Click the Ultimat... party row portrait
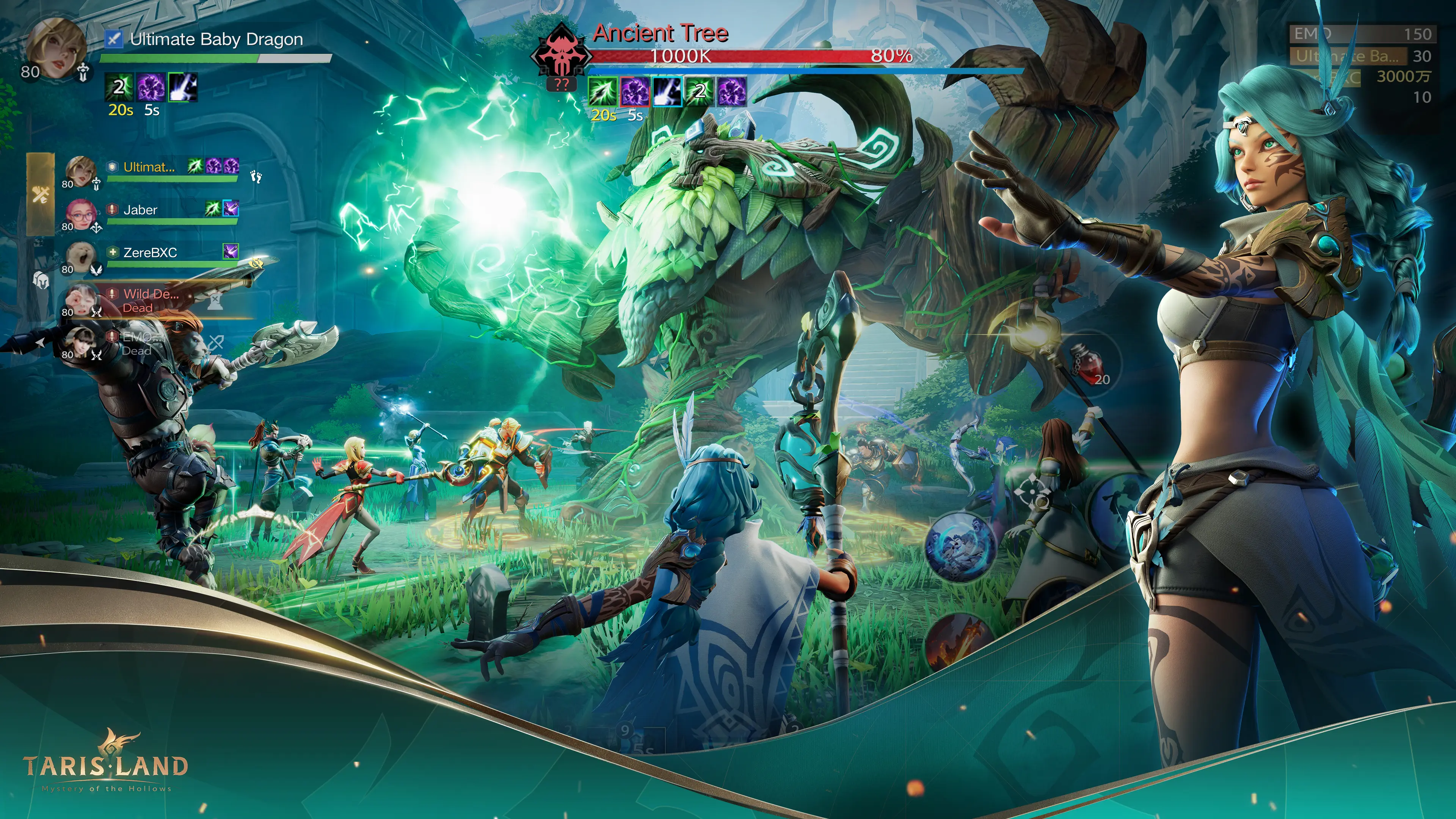This screenshot has width=1456, height=819. tap(80, 170)
